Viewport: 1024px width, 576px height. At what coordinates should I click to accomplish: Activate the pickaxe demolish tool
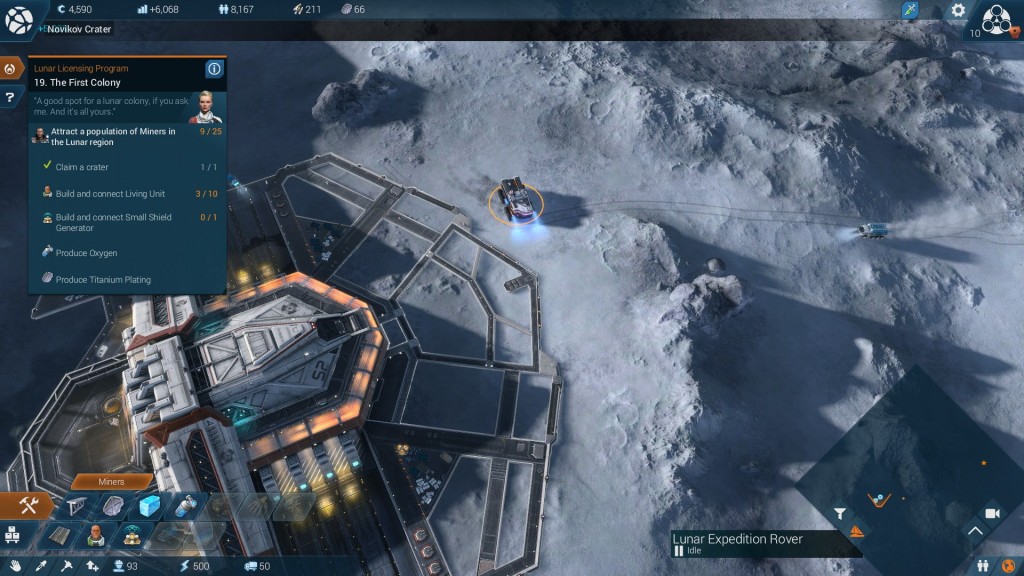pyautogui.click(x=67, y=566)
